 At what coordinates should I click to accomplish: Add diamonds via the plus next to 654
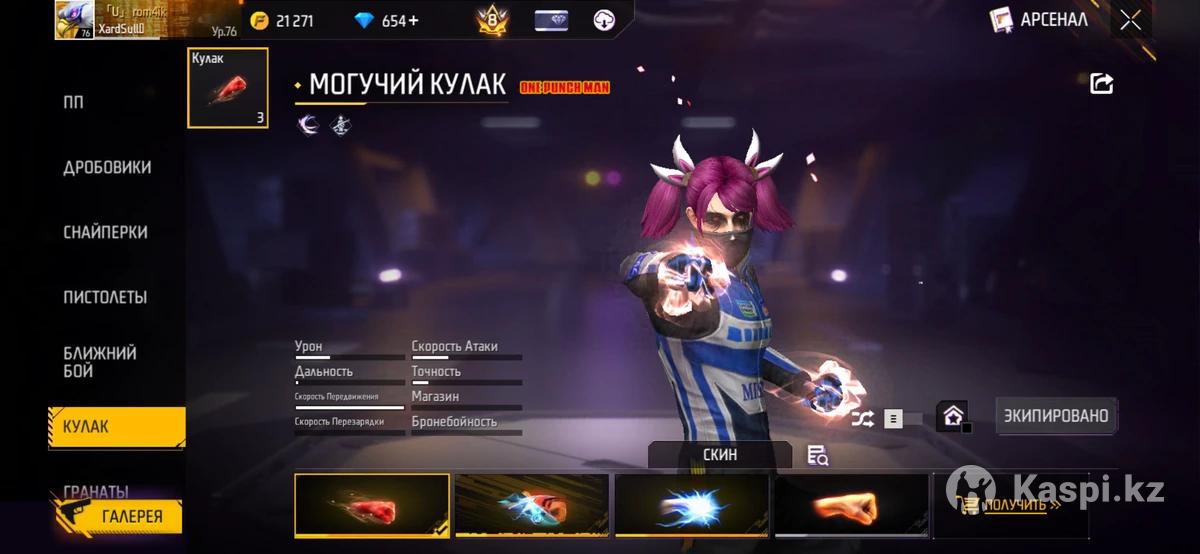click(x=413, y=20)
